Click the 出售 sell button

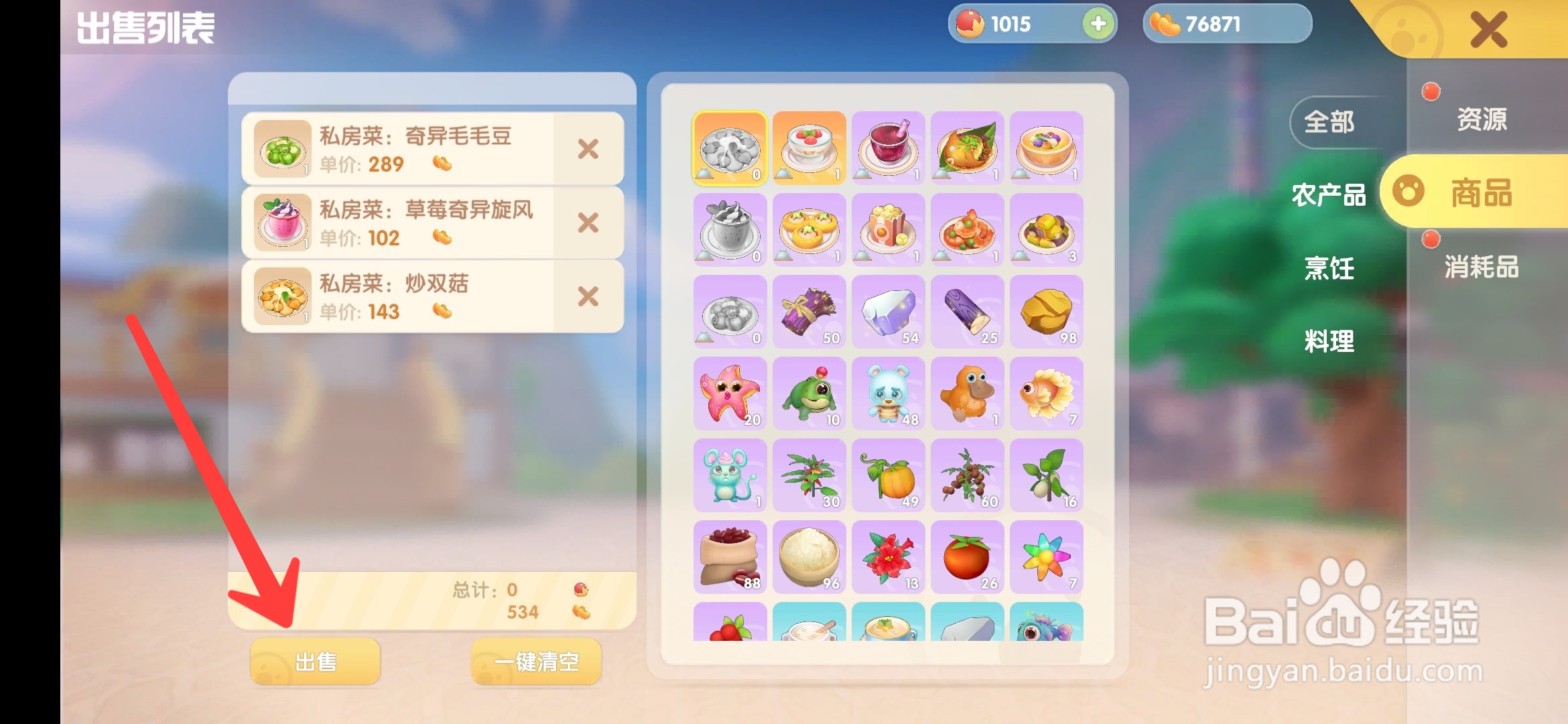pyautogui.click(x=314, y=660)
